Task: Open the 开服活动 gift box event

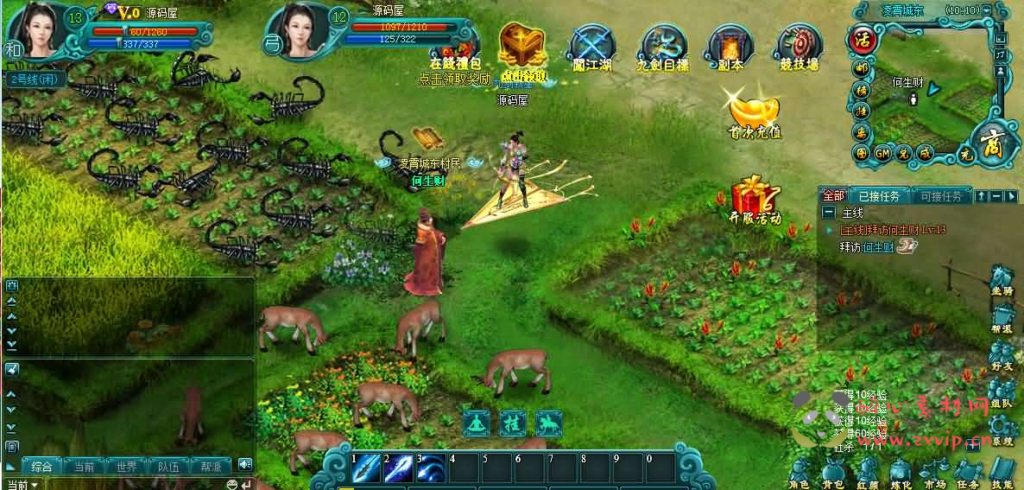Action: tap(754, 197)
